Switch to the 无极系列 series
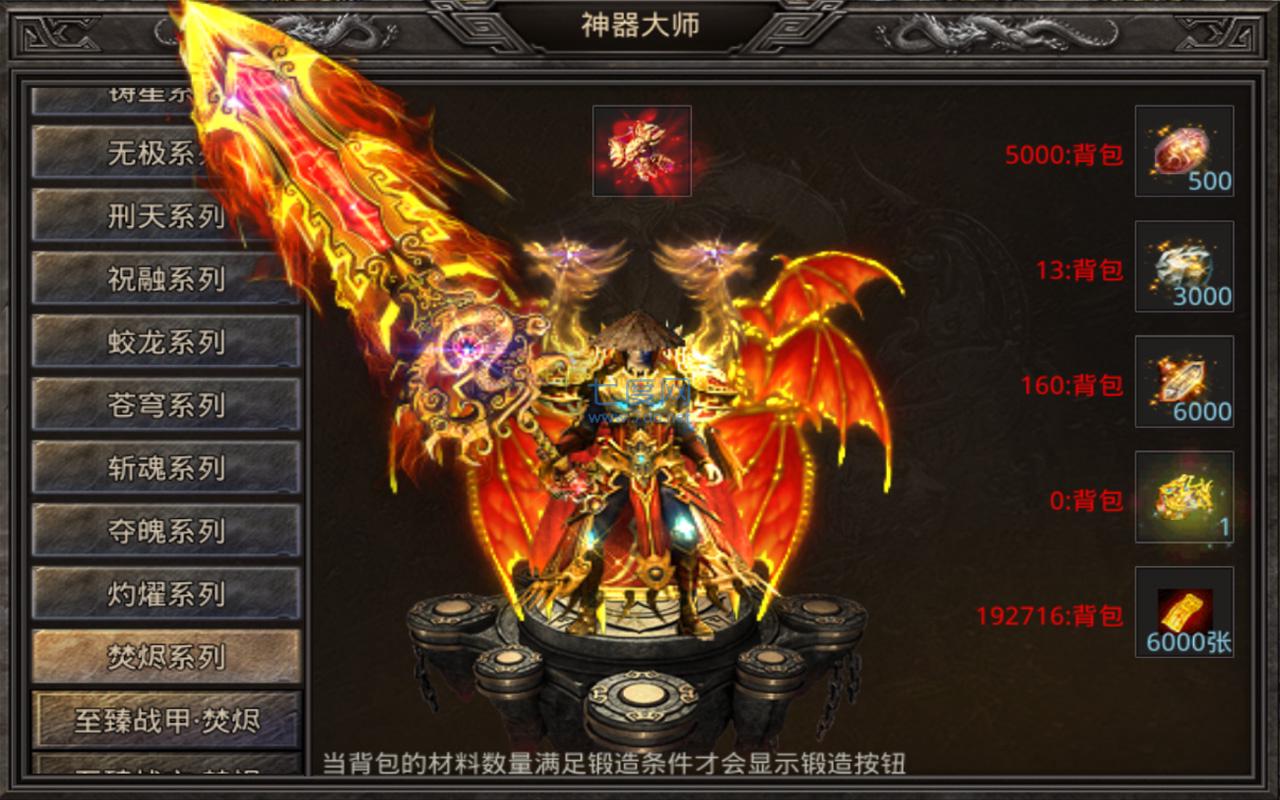This screenshot has height=800, width=1280. (x=165, y=152)
